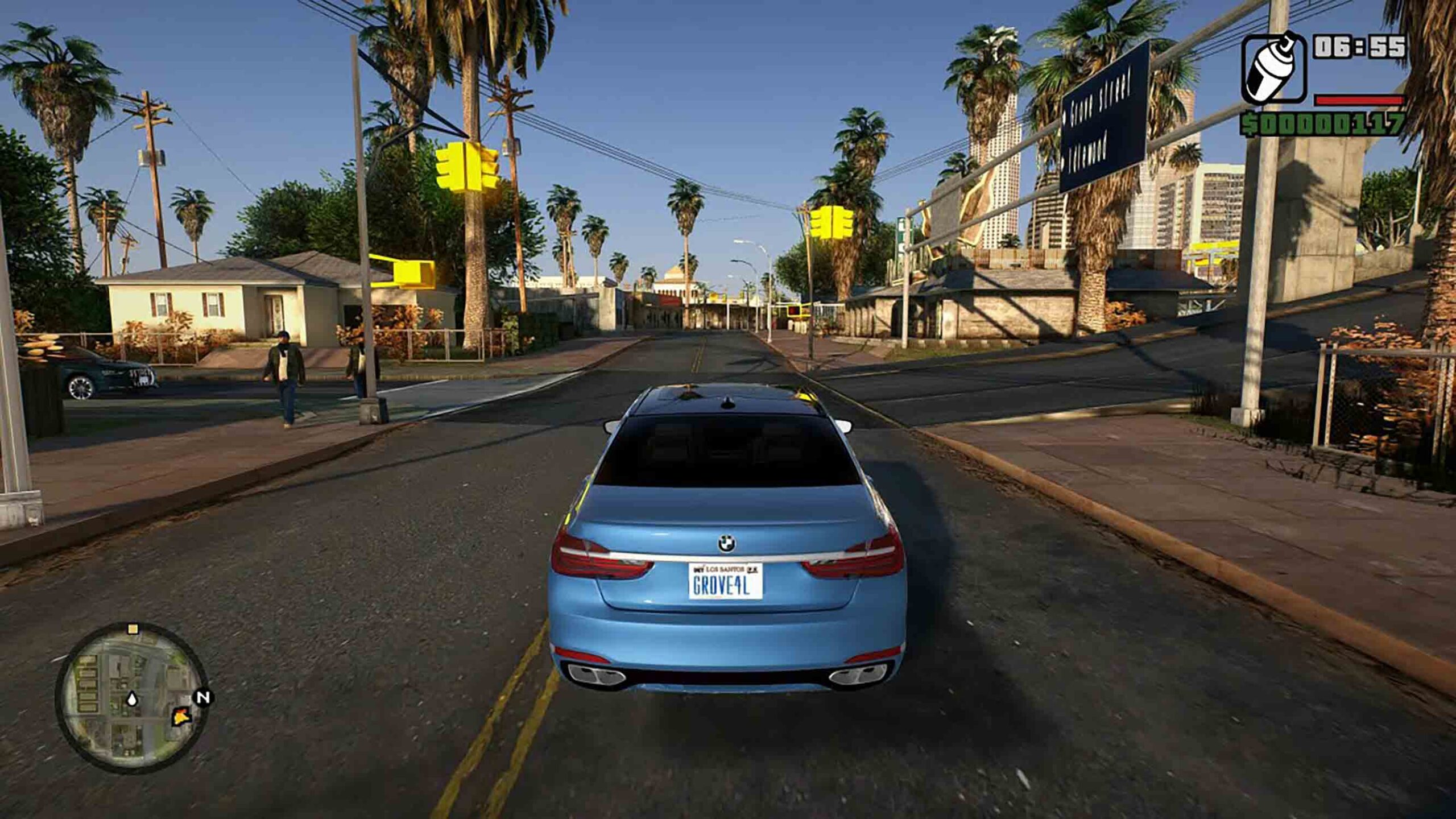Select the spray can weapon icon
The height and width of the screenshot is (819, 1456).
point(1274,68)
